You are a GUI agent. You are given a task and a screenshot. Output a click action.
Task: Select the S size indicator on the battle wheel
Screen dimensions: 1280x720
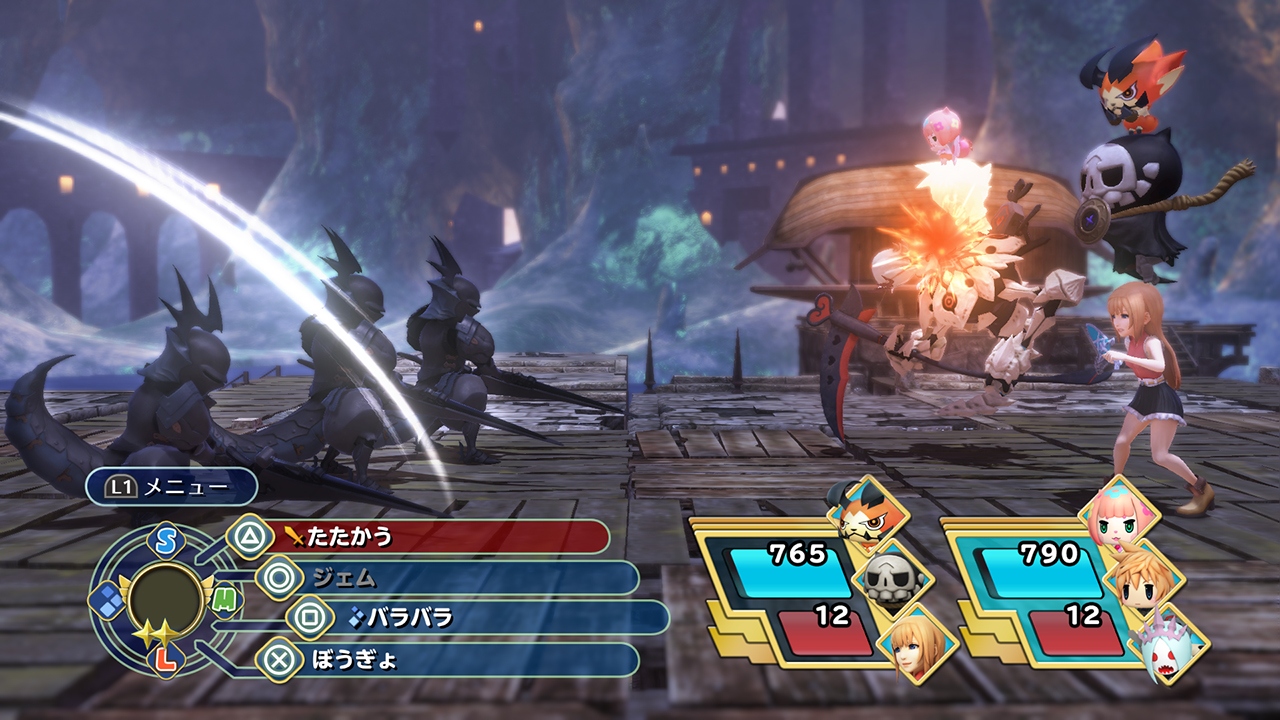tap(164, 540)
